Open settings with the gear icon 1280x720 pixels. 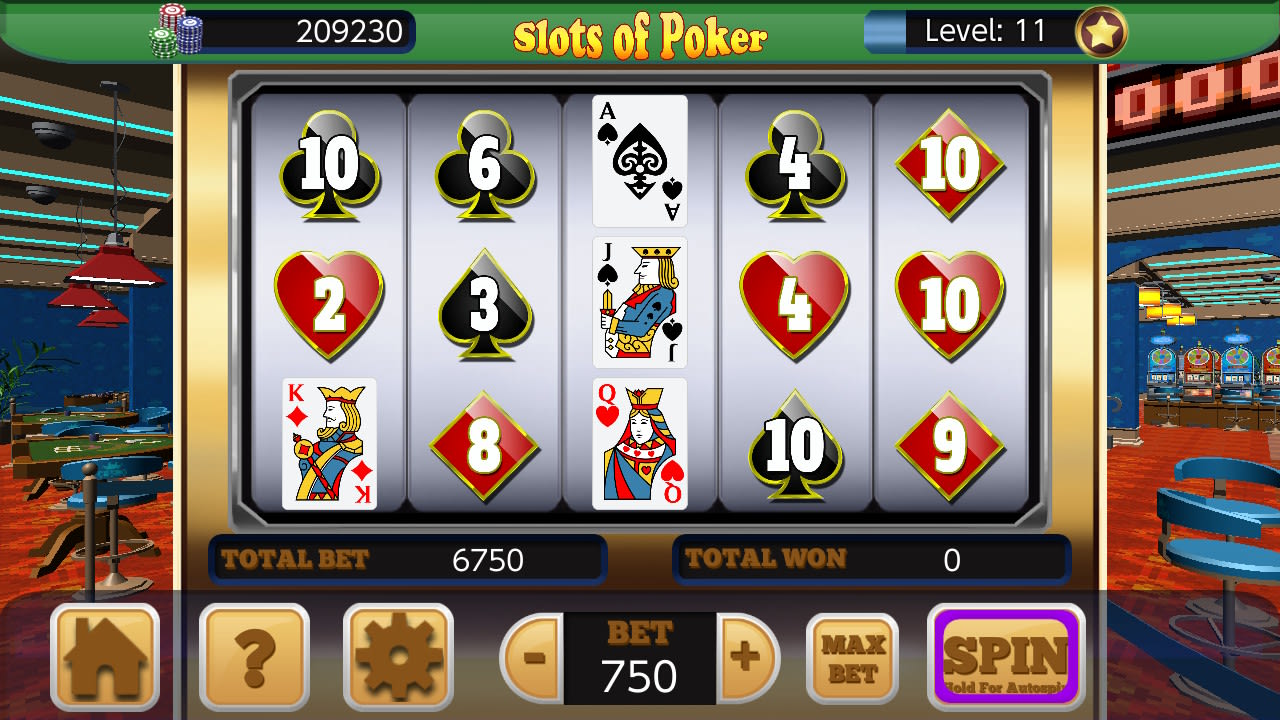tap(398, 658)
